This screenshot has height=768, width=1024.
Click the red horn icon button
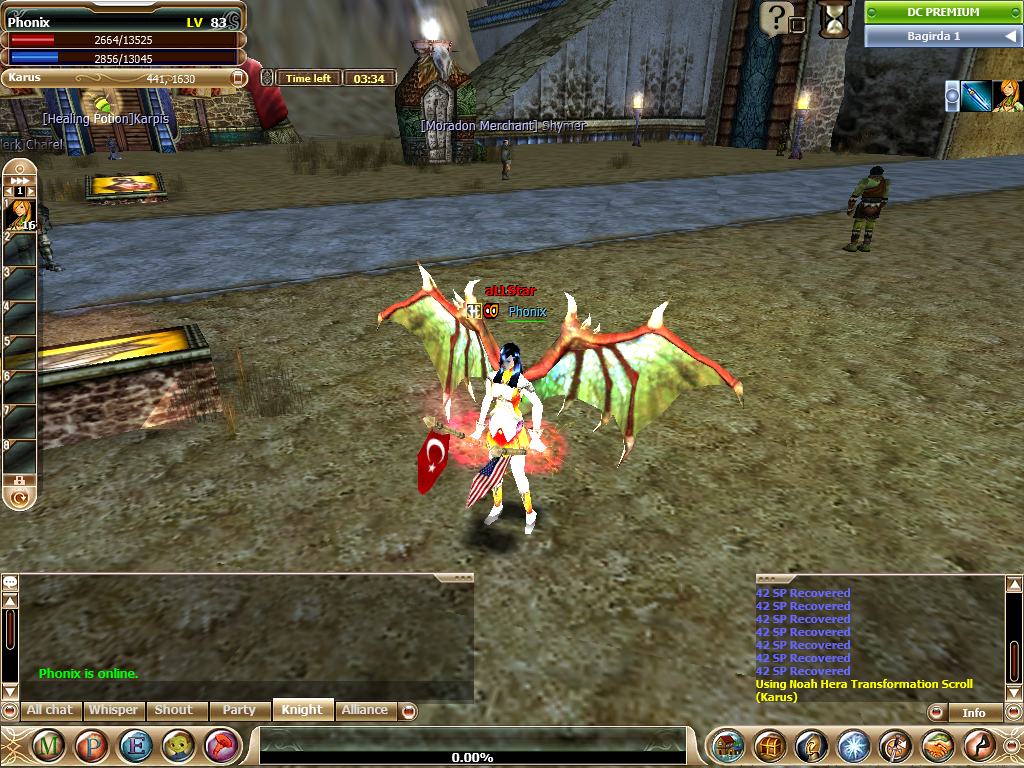click(x=221, y=746)
